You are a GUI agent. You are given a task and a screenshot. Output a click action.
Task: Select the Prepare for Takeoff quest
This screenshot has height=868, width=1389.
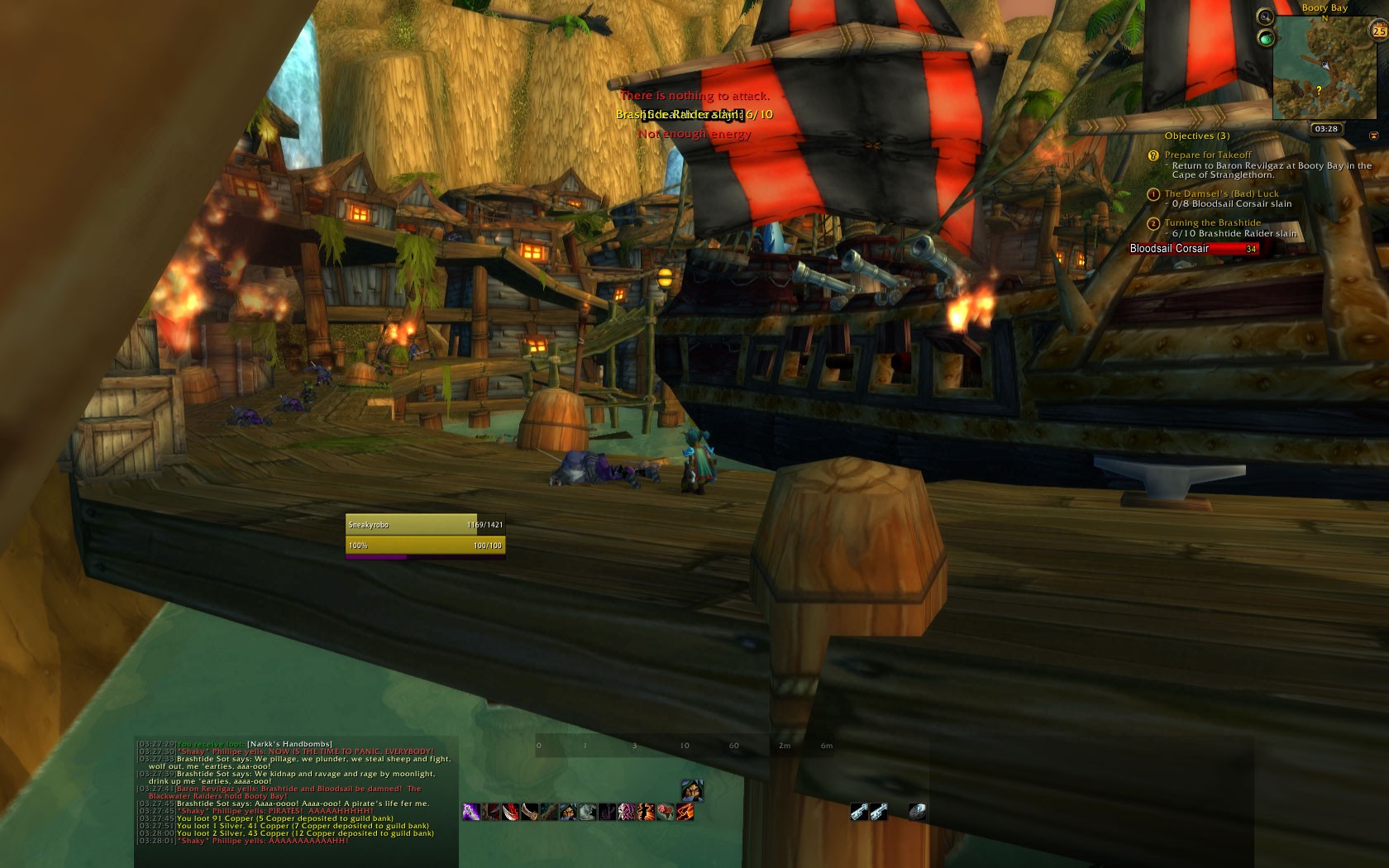(x=1207, y=155)
